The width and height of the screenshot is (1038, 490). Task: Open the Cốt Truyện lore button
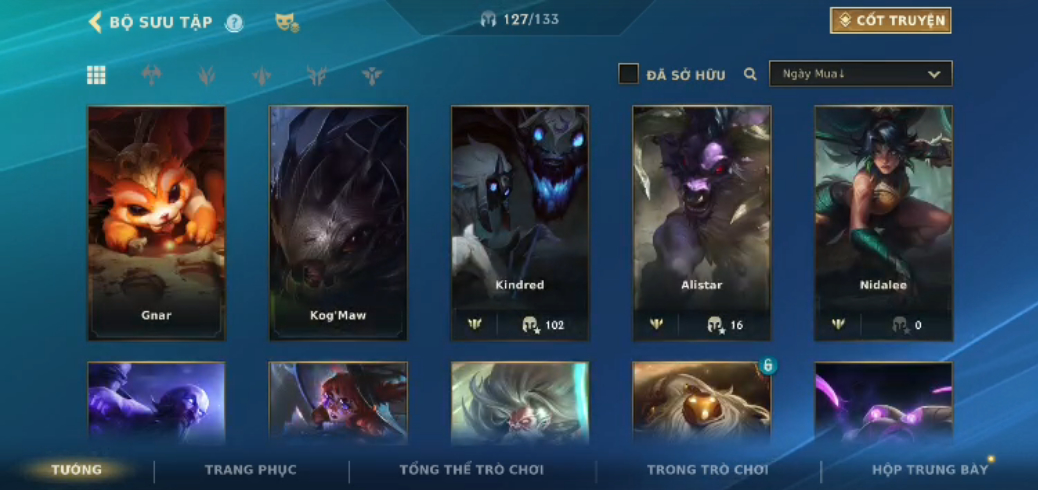pyautogui.click(x=890, y=21)
